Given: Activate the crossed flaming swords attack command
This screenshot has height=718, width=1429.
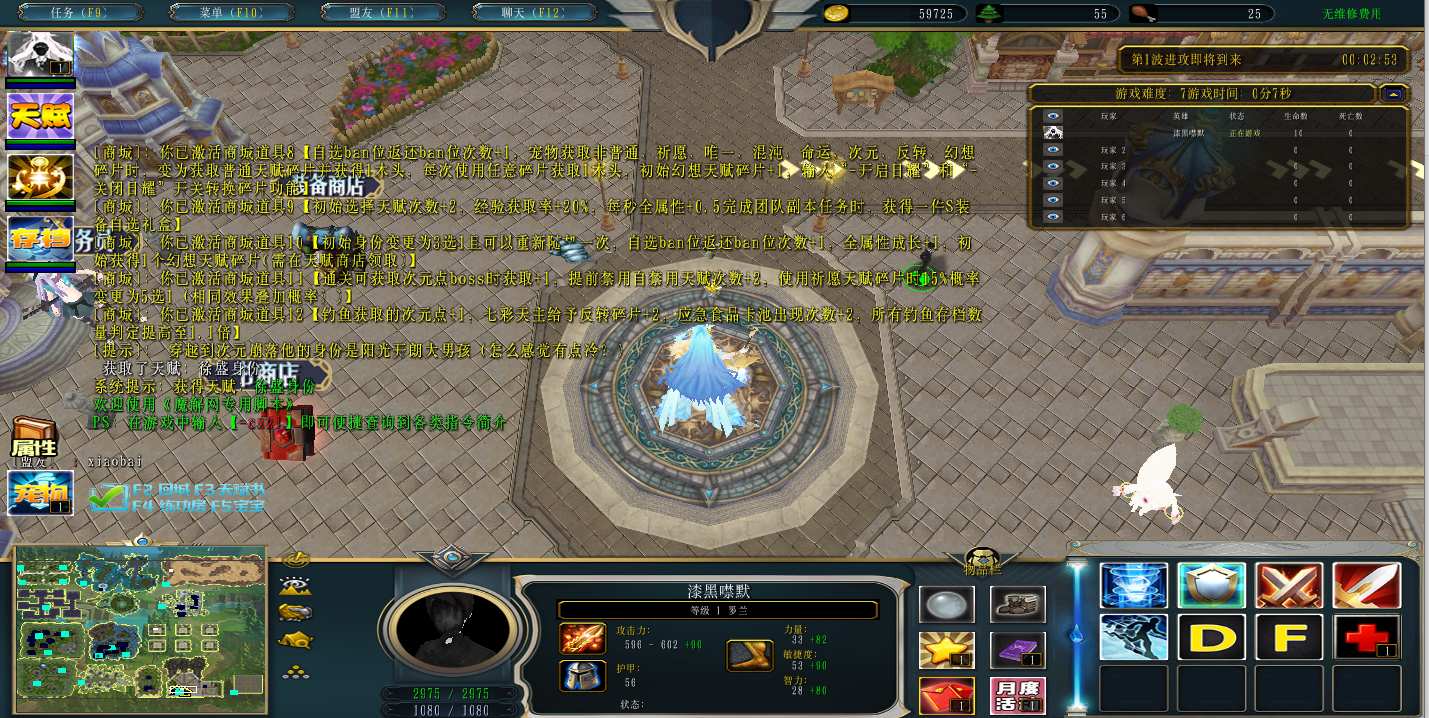Looking at the screenshot, I should click(x=1289, y=586).
